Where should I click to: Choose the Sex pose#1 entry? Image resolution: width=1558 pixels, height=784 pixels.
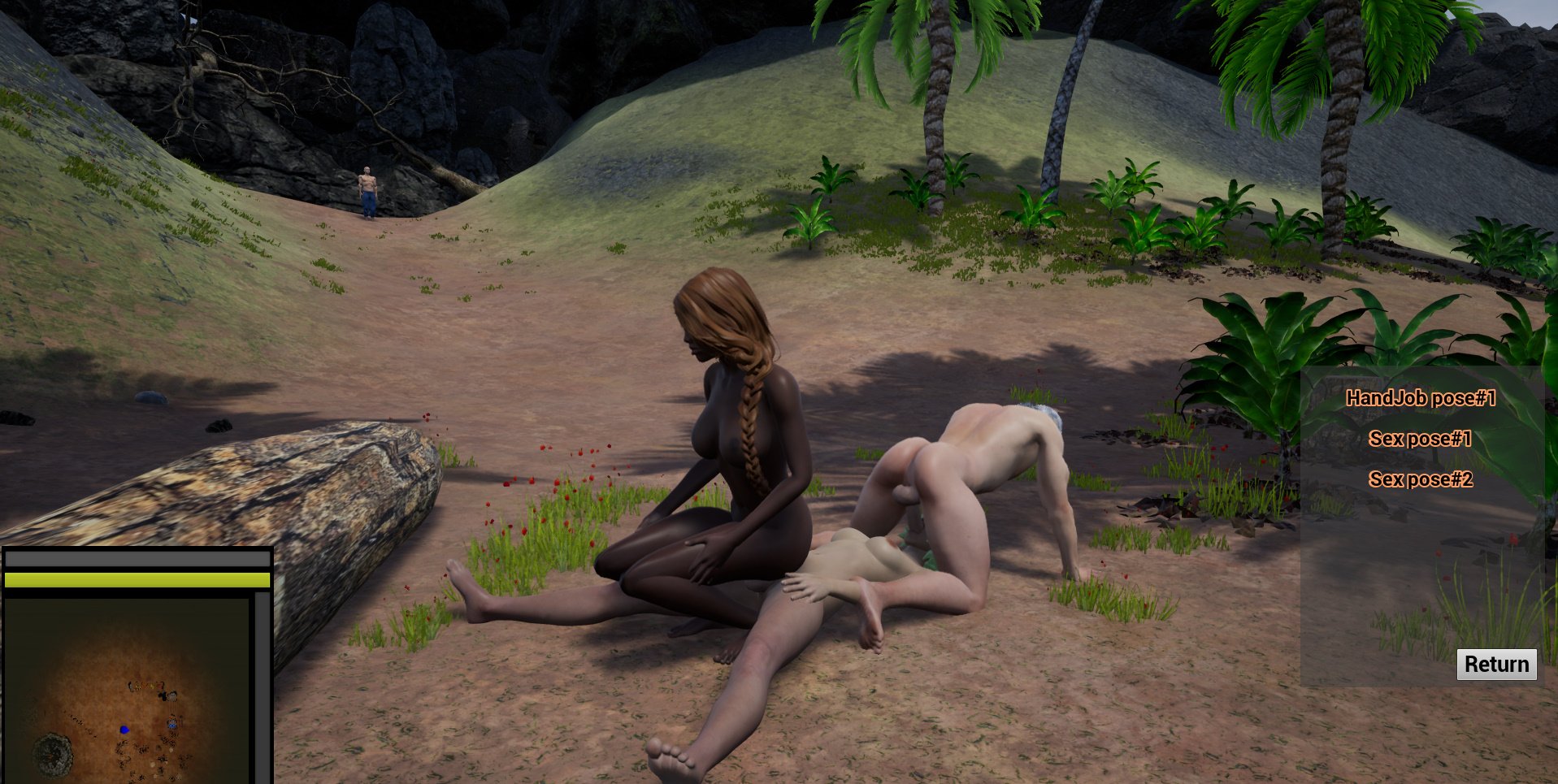[1420, 439]
